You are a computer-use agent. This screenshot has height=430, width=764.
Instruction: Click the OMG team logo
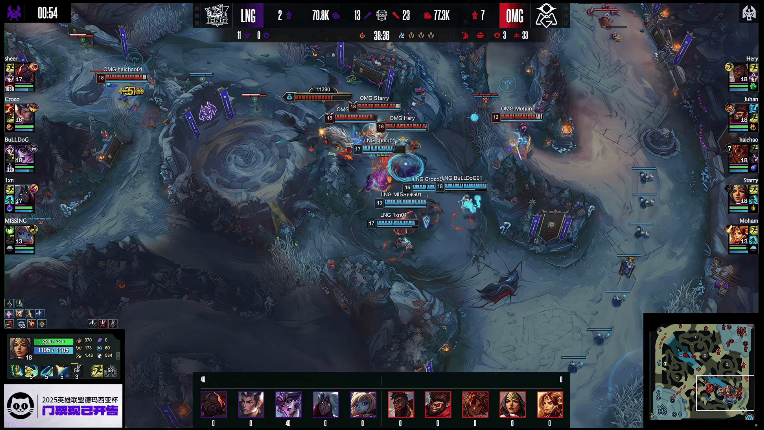click(x=545, y=15)
